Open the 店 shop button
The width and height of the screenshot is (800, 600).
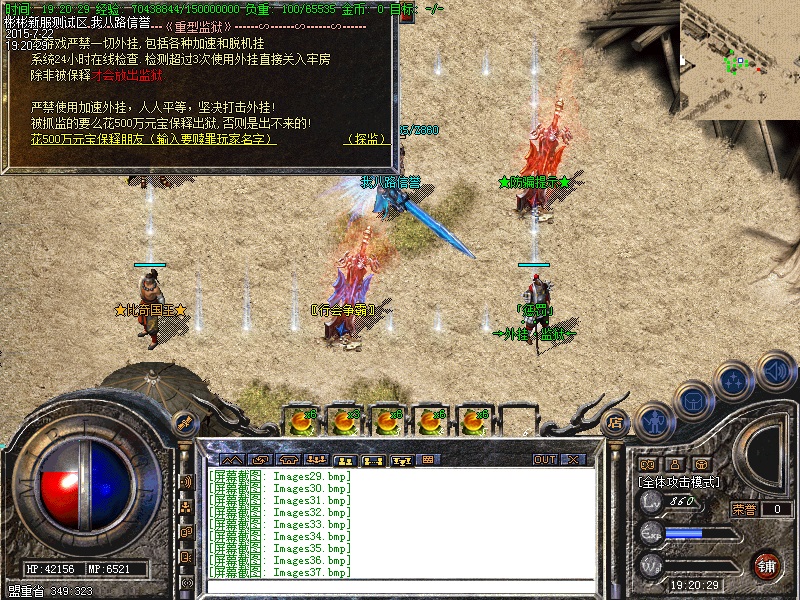pos(616,423)
